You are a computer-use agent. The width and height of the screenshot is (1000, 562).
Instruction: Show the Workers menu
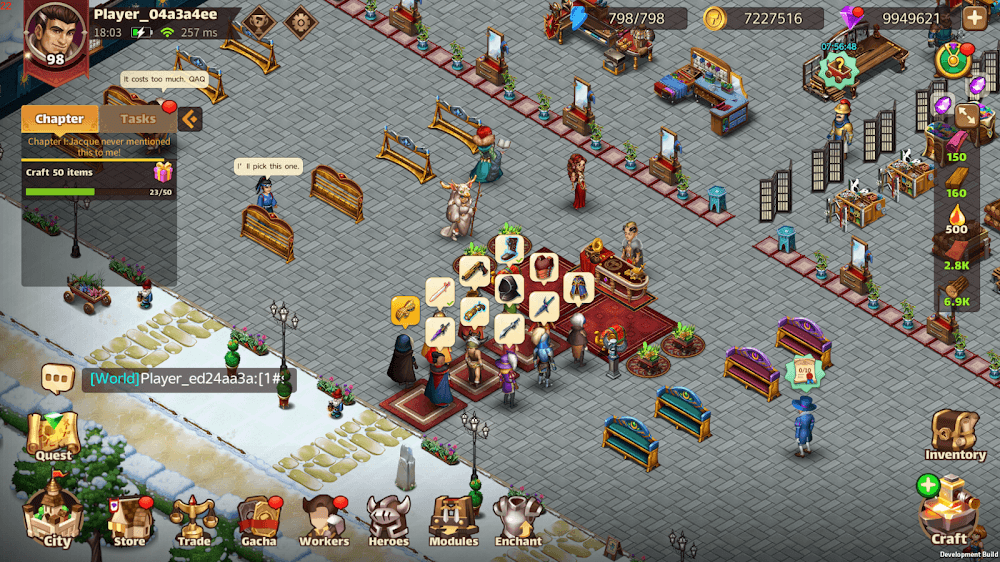[x=324, y=520]
